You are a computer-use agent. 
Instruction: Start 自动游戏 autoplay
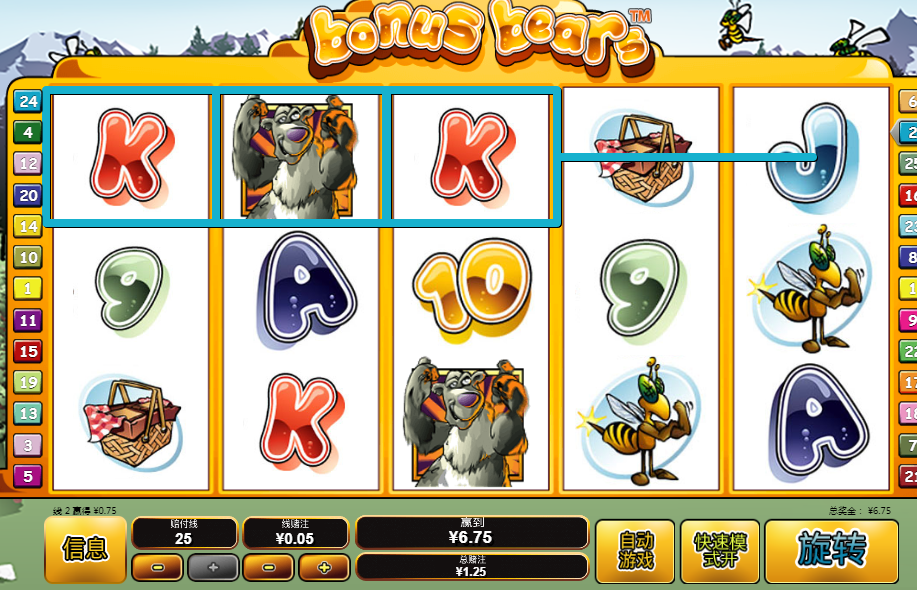(635, 551)
